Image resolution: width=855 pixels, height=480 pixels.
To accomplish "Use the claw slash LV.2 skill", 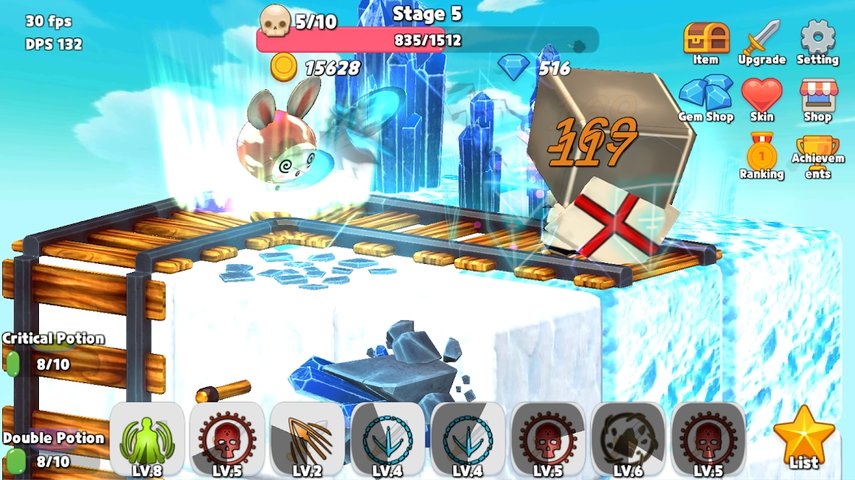I will tap(307, 440).
